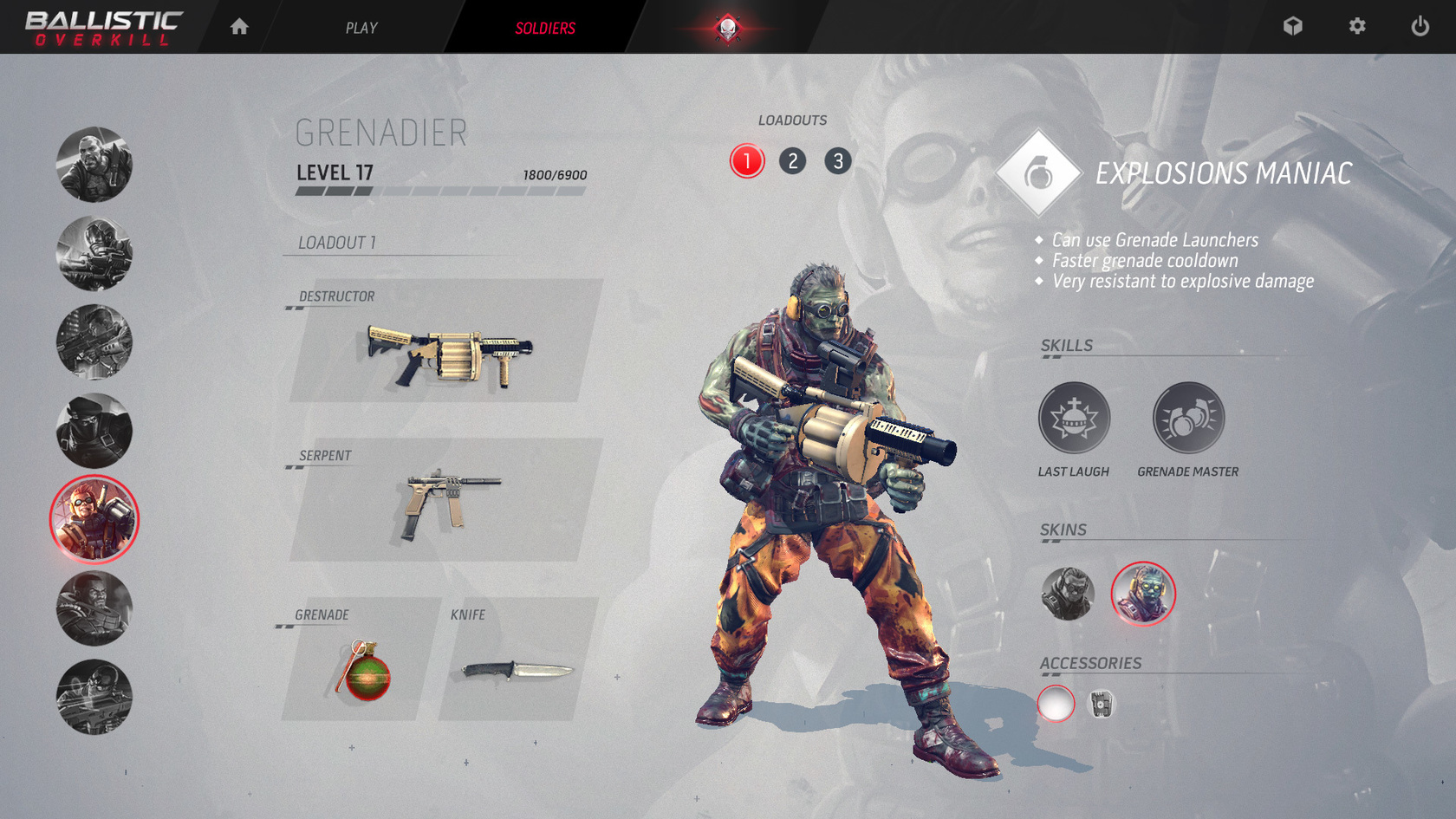Select the Last Laugh skill icon
1456x819 pixels.
[x=1075, y=419]
